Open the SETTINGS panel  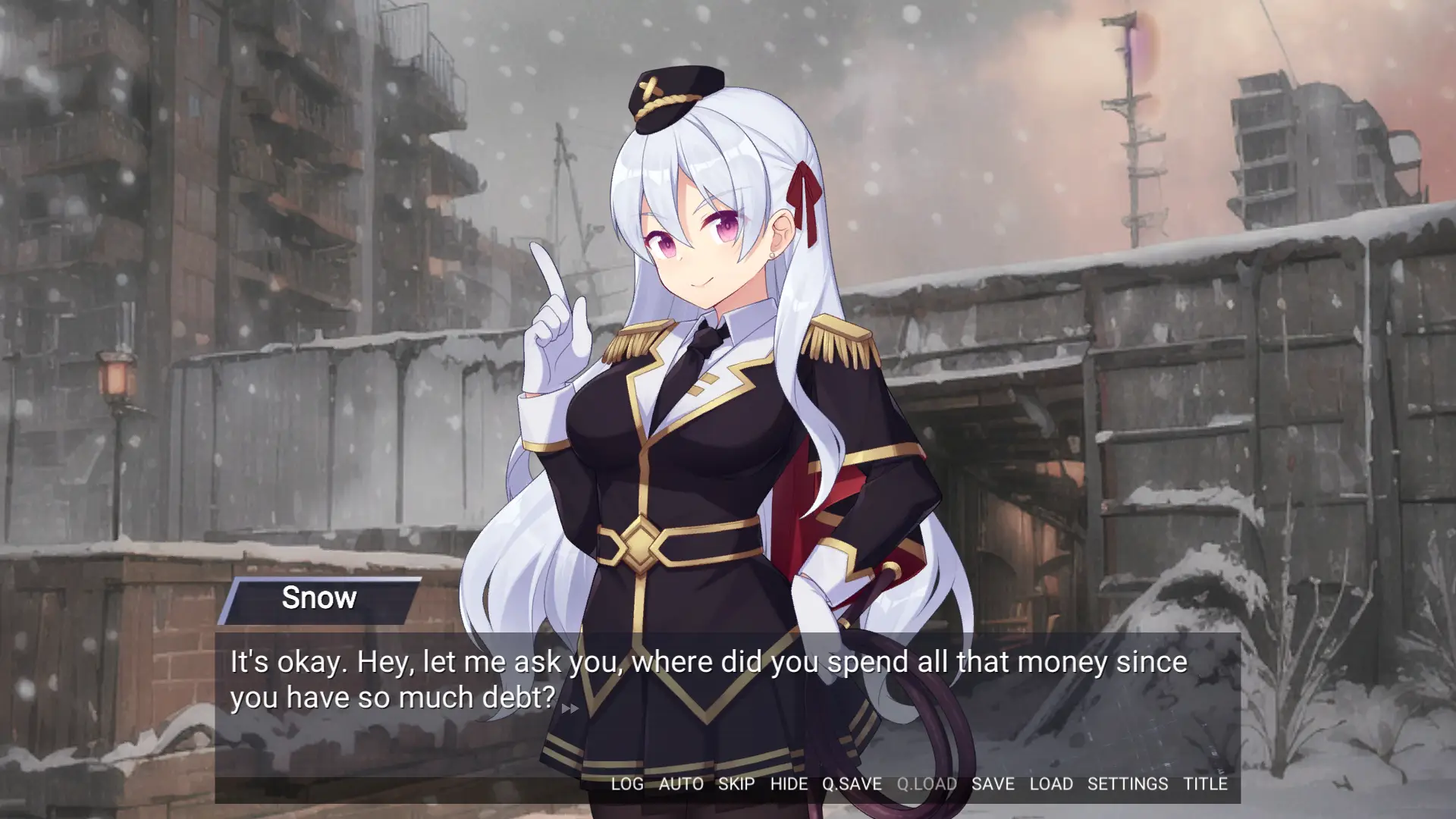[1128, 785]
